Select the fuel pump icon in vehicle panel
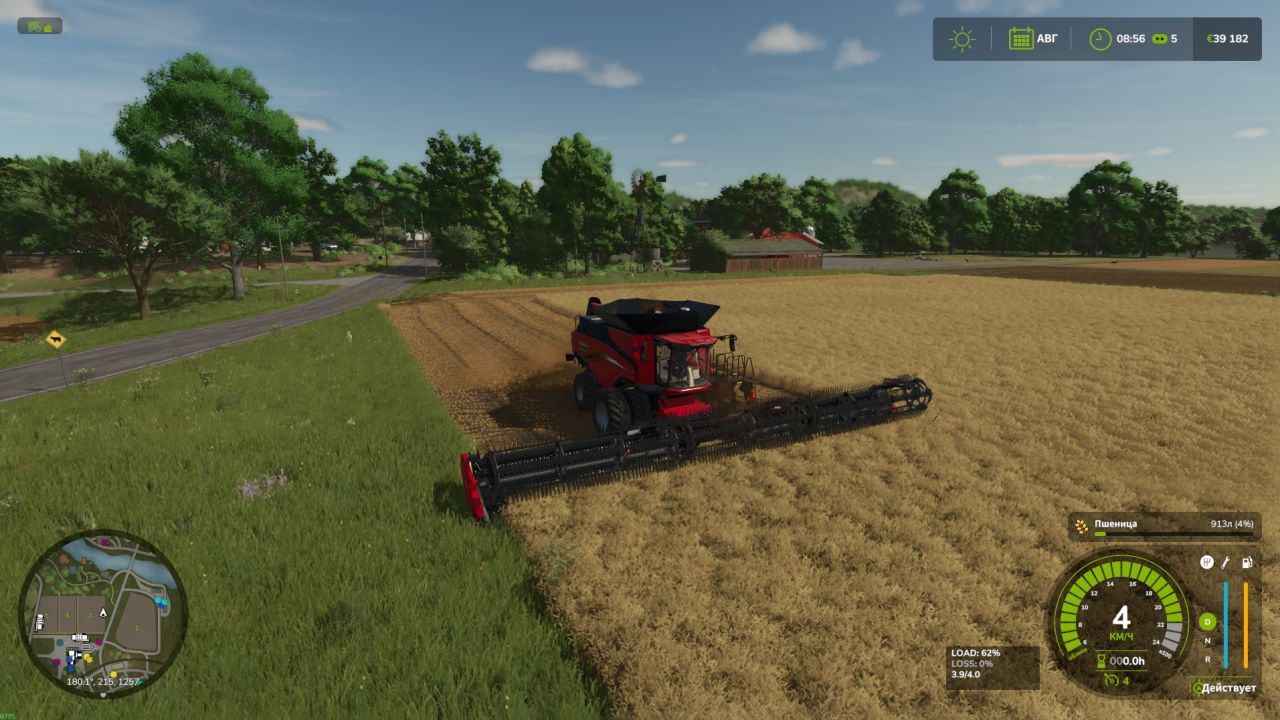 click(1247, 563)
